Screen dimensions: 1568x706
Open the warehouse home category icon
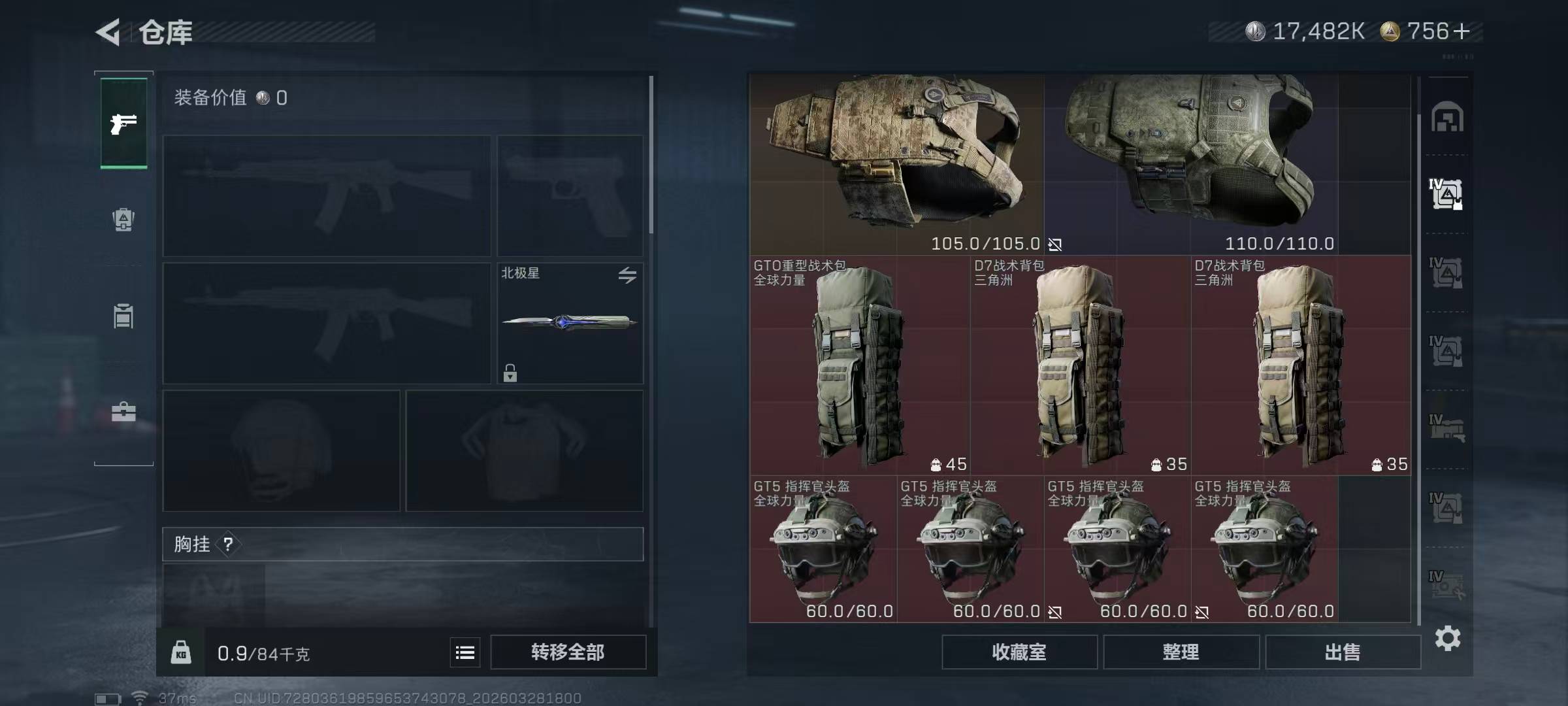[x=1447, y=118]
